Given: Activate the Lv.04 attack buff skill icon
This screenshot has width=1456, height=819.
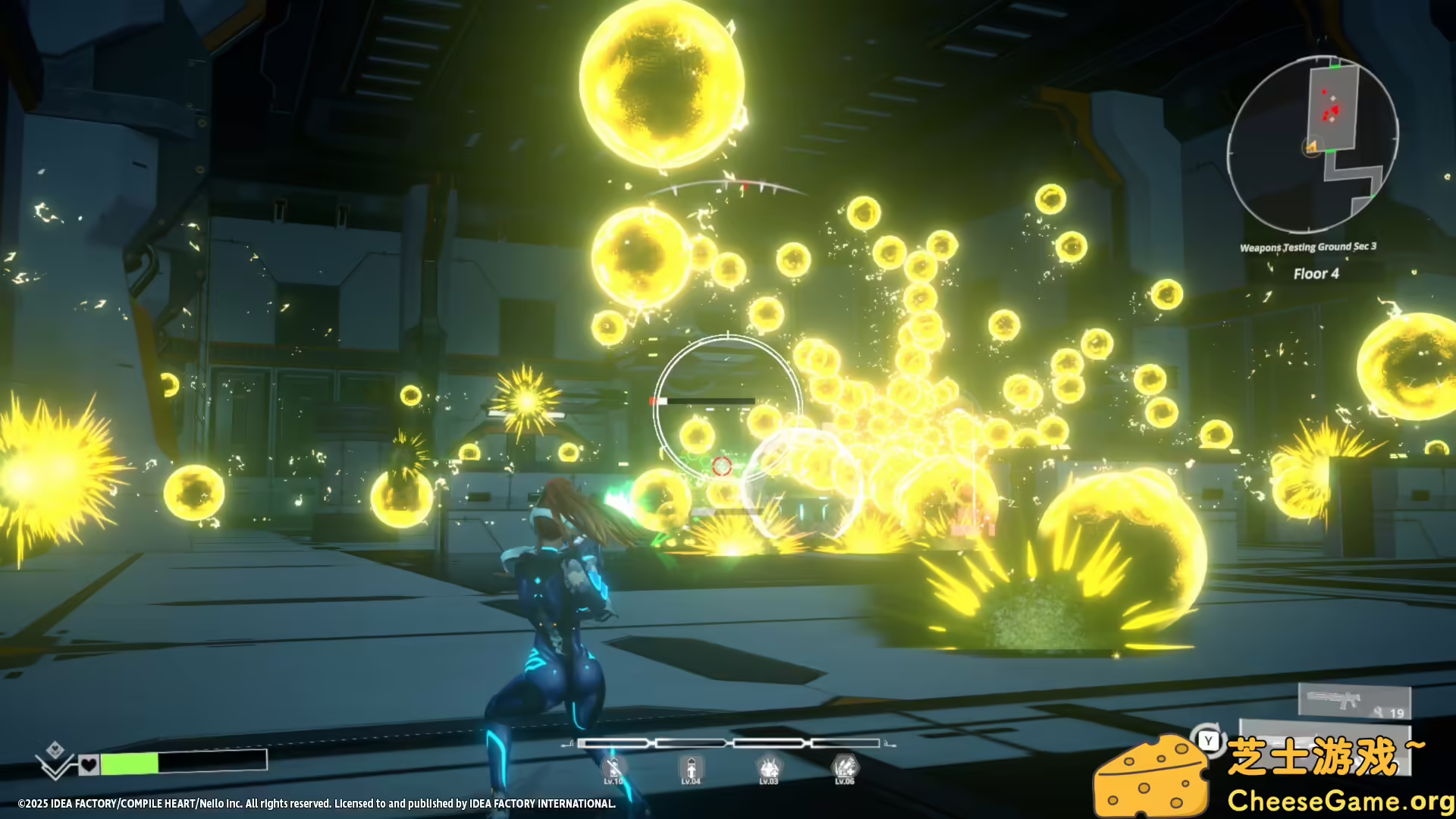Looking at the screenshot, I should click(691, 767).
